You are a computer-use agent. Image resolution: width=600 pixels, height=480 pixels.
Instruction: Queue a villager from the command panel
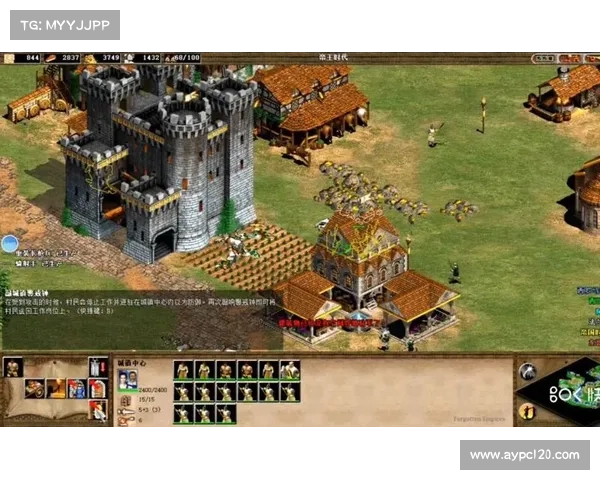click(13, 368)
